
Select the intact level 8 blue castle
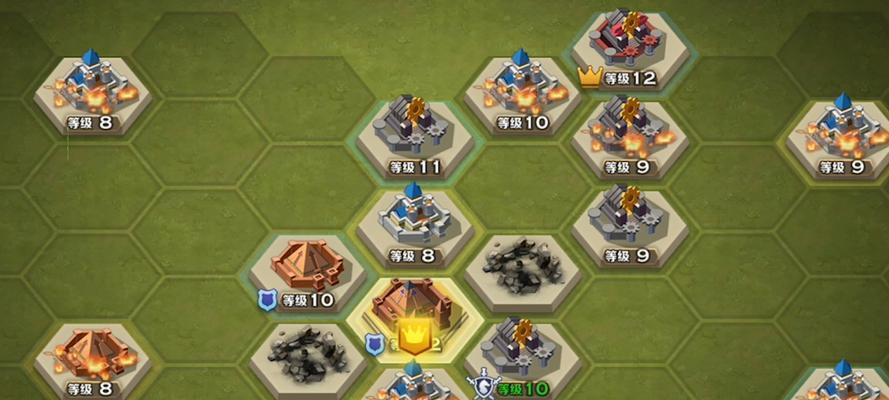pos(413,222)
